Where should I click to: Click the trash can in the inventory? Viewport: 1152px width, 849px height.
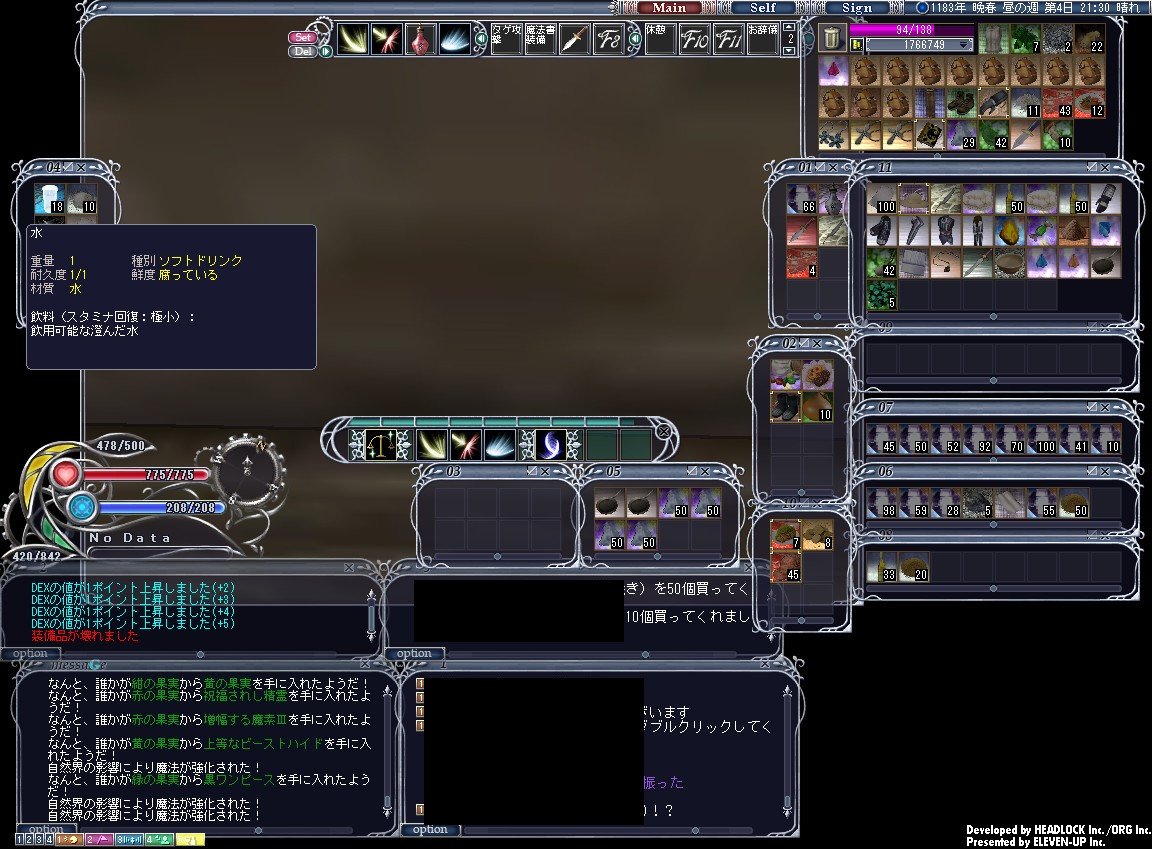832,38
